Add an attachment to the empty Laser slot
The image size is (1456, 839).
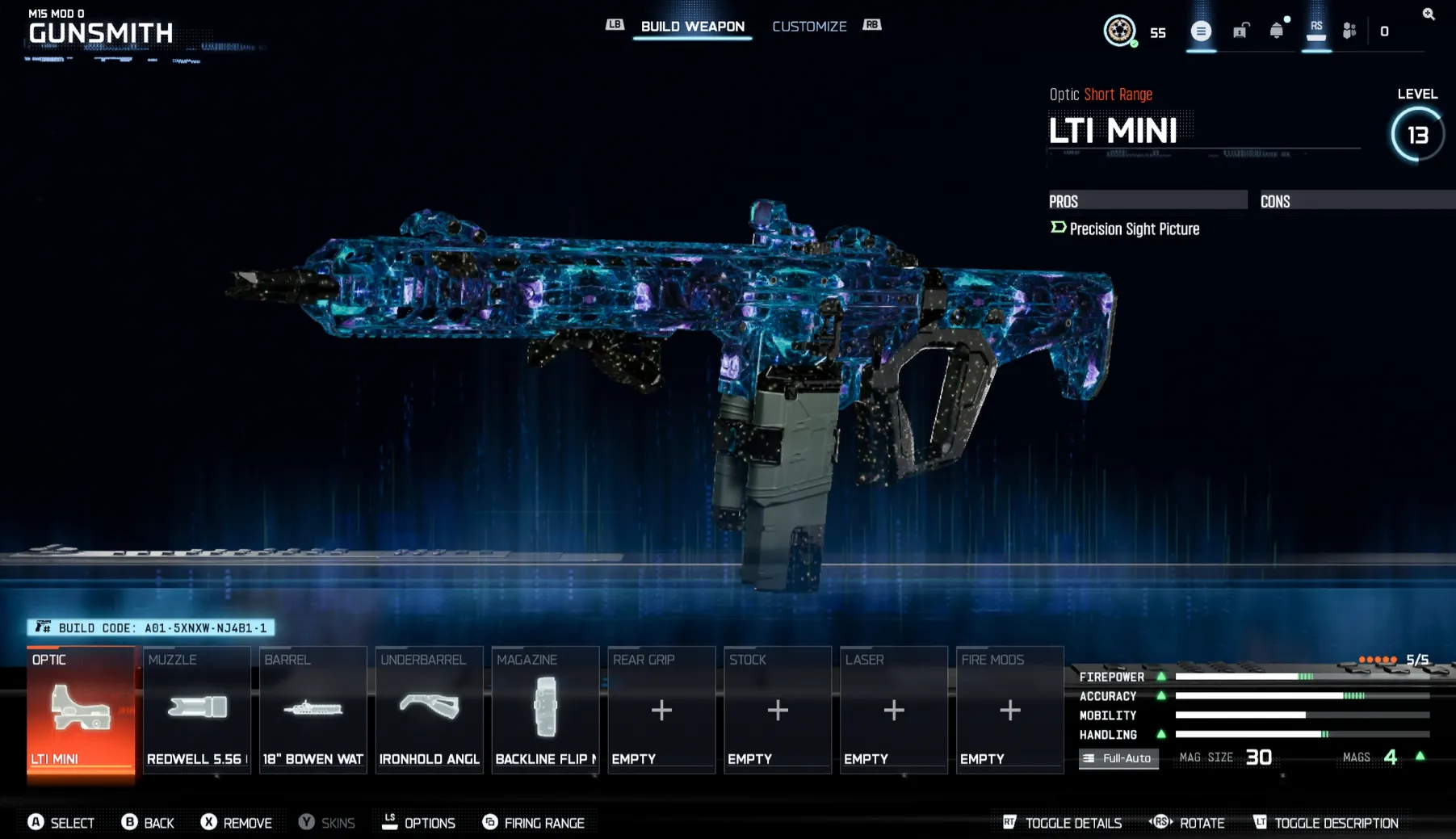click(893, 709)
